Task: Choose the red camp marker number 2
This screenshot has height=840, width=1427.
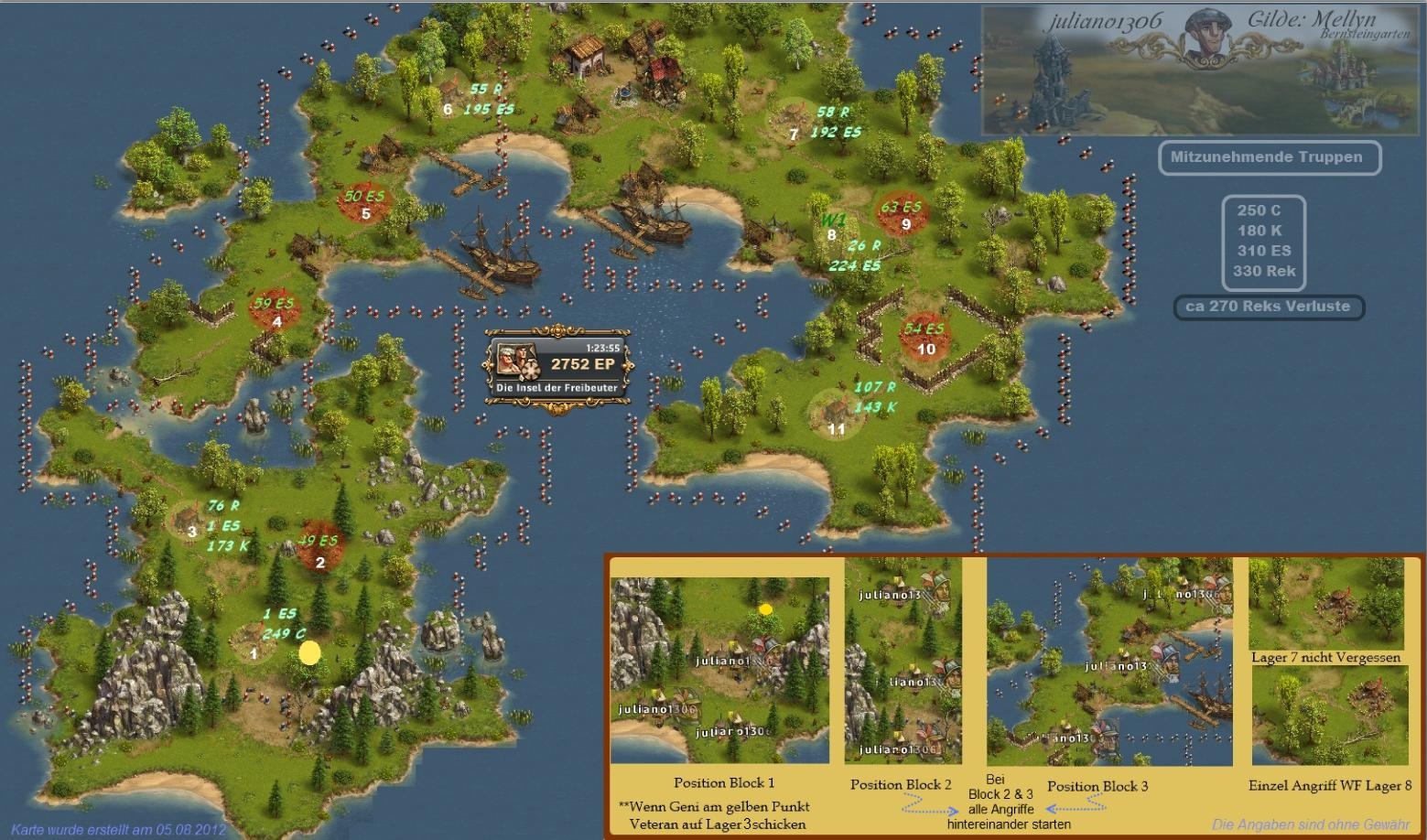Action: pyautogui.click(x=319, y=544)
